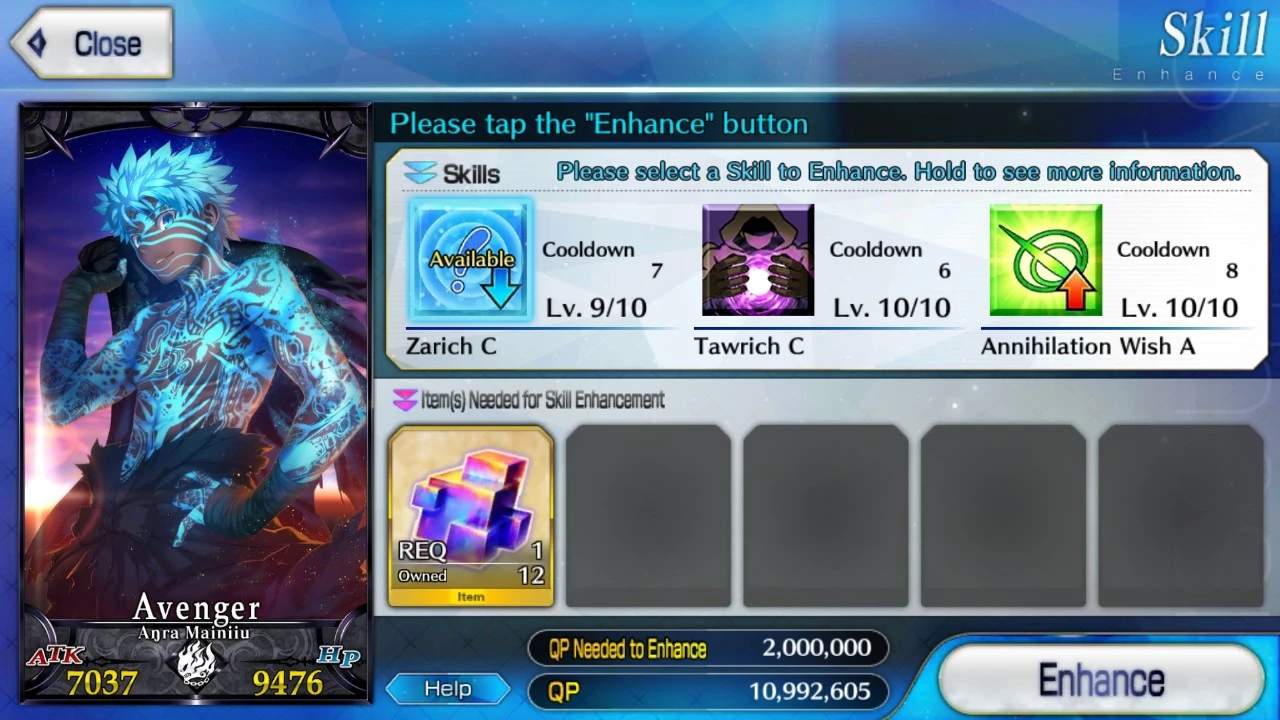Click the Skills section header icon
This screenshot has height=720, width=1280.
click(x=422, y=173)
